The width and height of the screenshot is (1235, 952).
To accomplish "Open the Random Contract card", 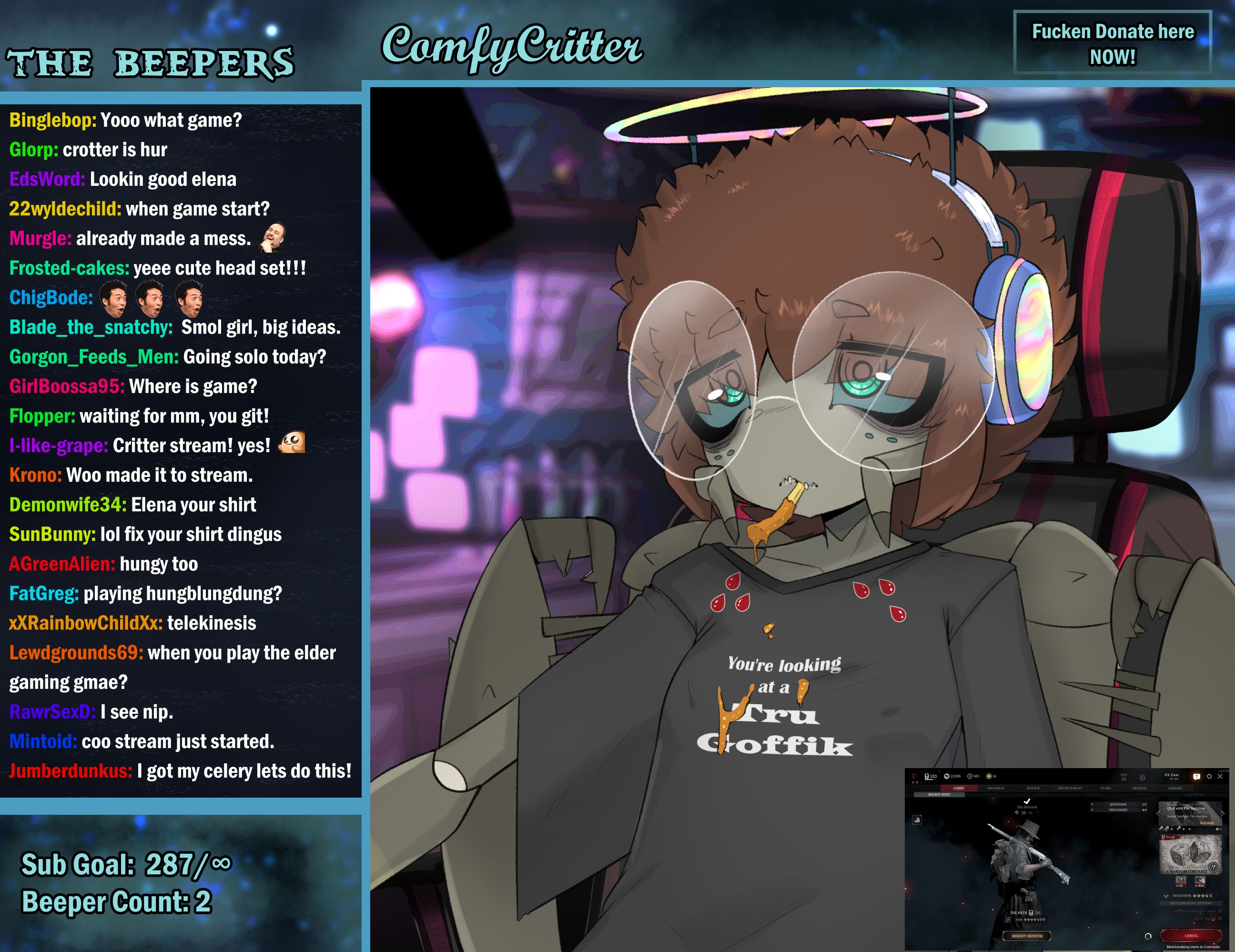I will pyautogui.click(x=1190, y=855).
